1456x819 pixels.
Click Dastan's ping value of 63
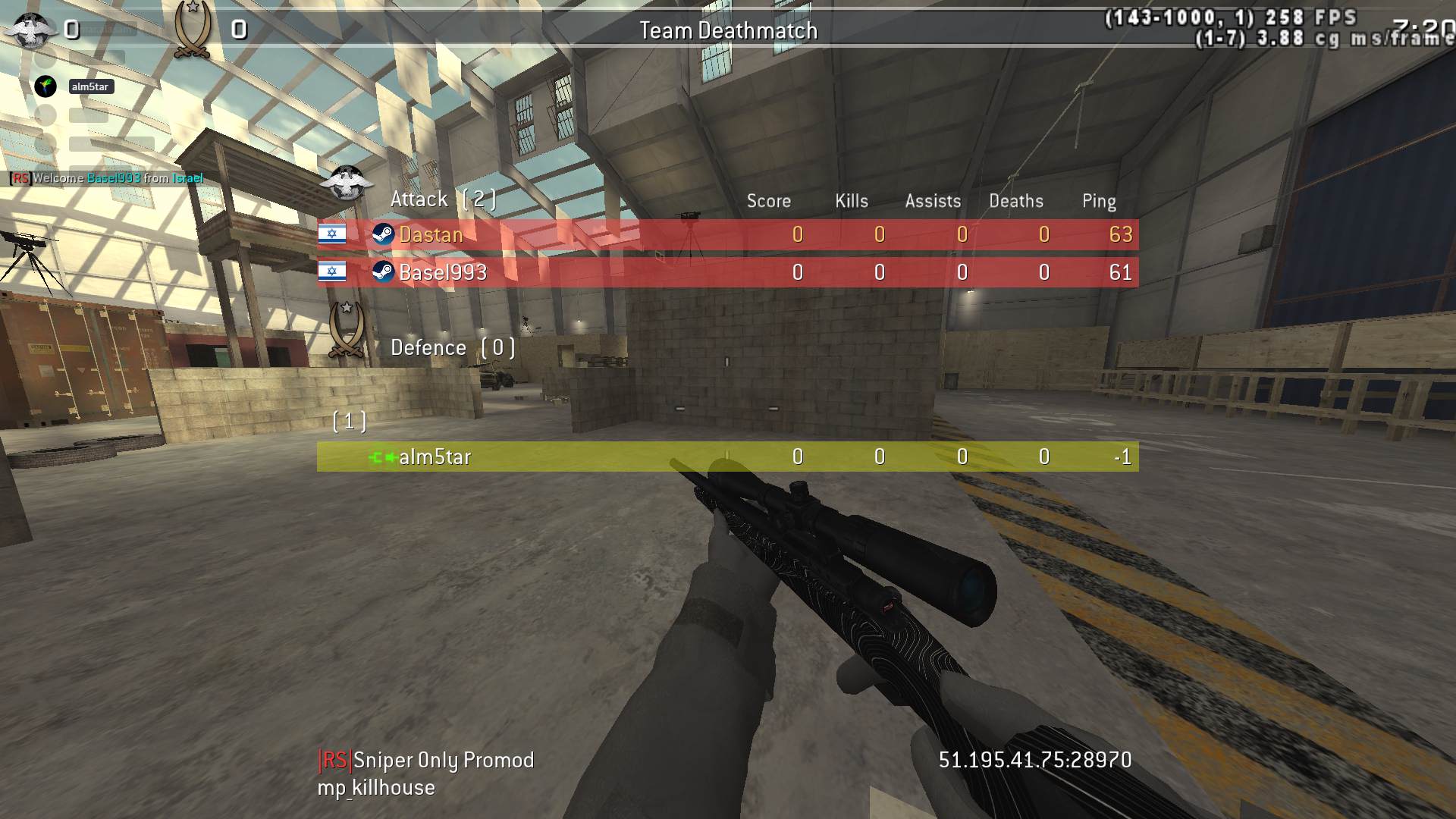coord(1122,234)
